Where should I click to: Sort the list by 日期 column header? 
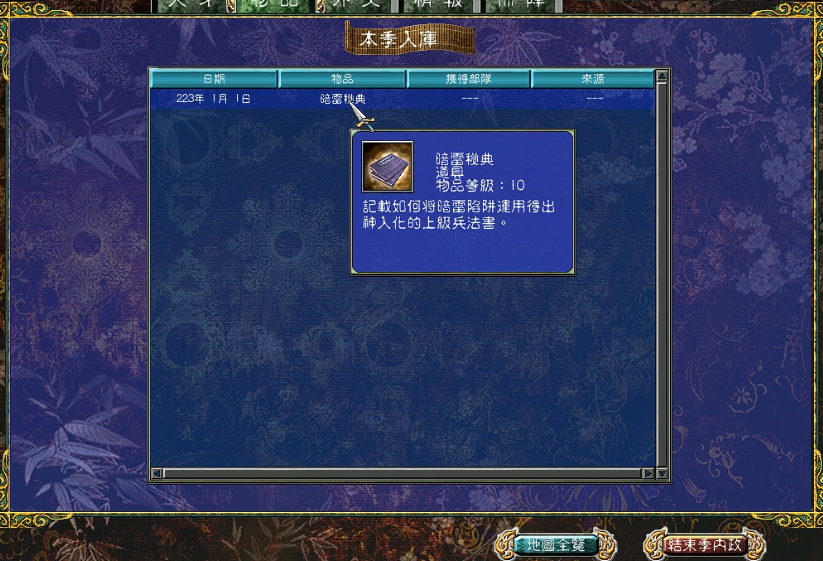tap(214, 78)
